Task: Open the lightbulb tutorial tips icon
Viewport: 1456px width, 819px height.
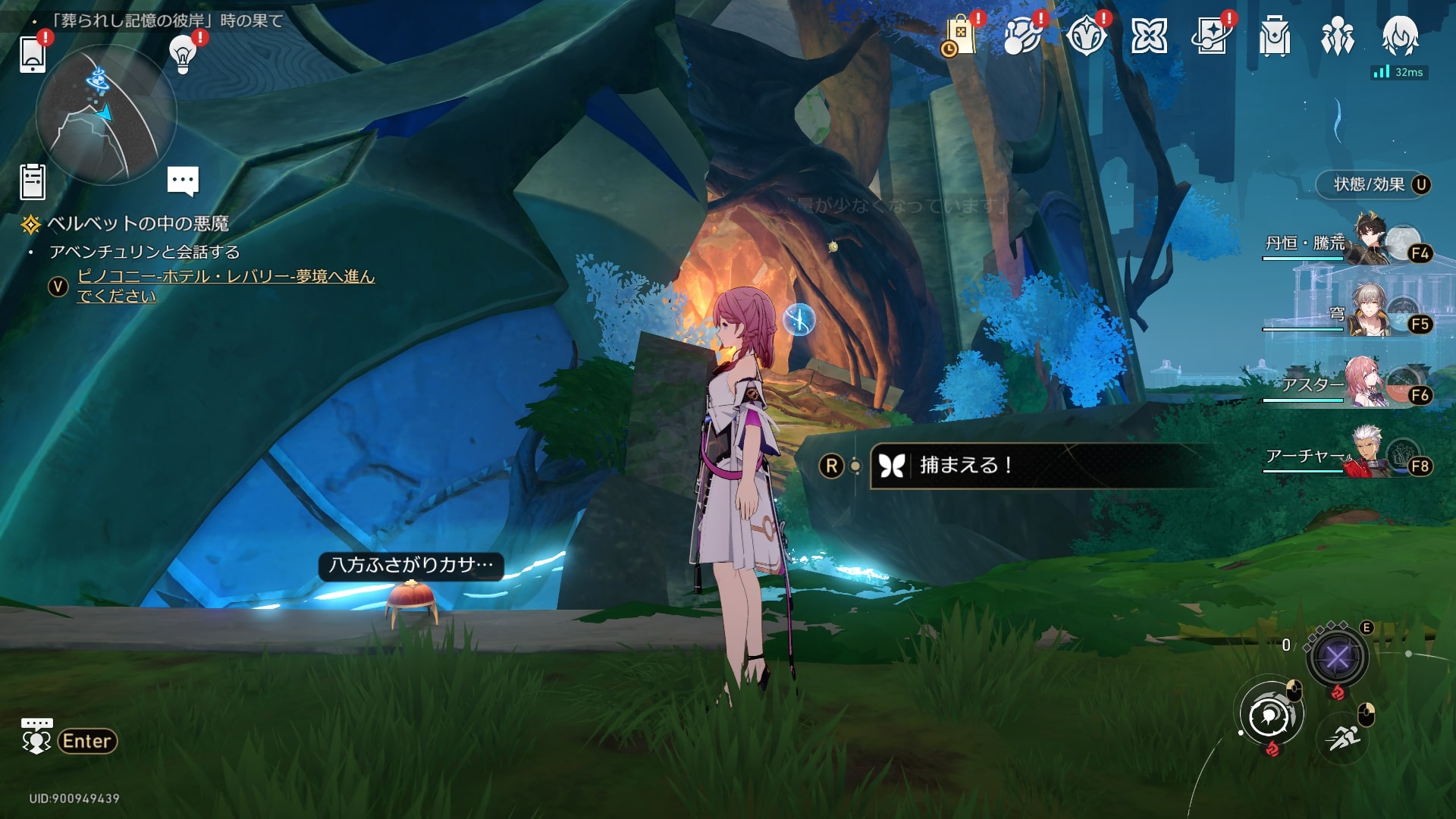Action: coord(183,53)
